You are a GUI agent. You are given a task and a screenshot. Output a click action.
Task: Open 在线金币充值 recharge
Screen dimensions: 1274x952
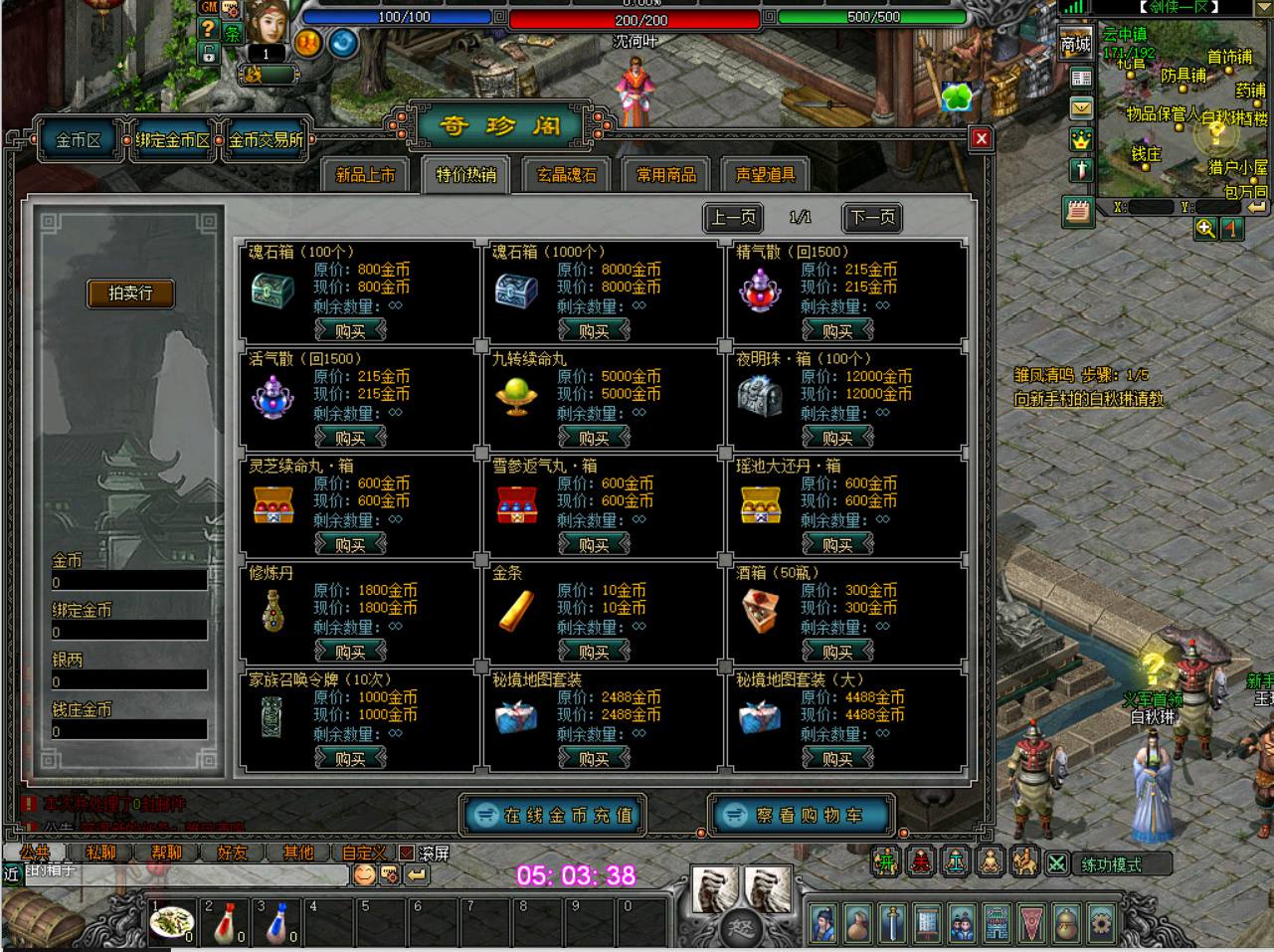tap(554, 815)
